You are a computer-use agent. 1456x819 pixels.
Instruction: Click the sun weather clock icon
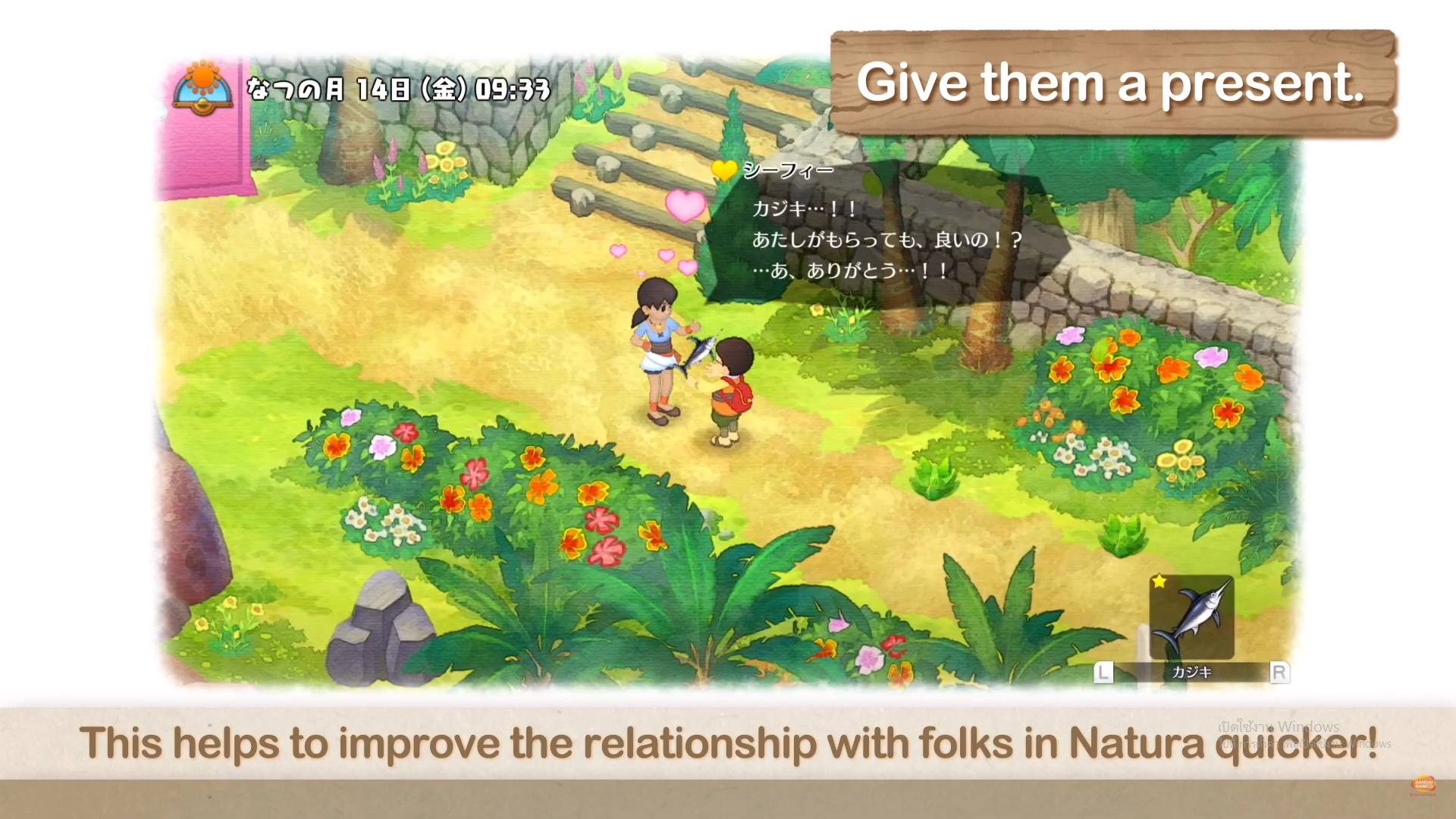(x=202, y=87)
